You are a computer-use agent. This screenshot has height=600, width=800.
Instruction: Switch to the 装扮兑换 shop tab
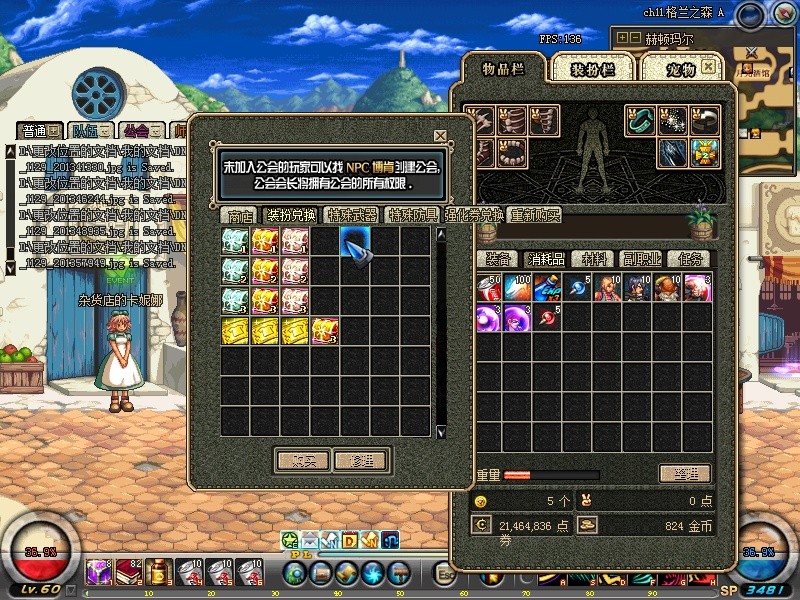click(x=290, y=215)
